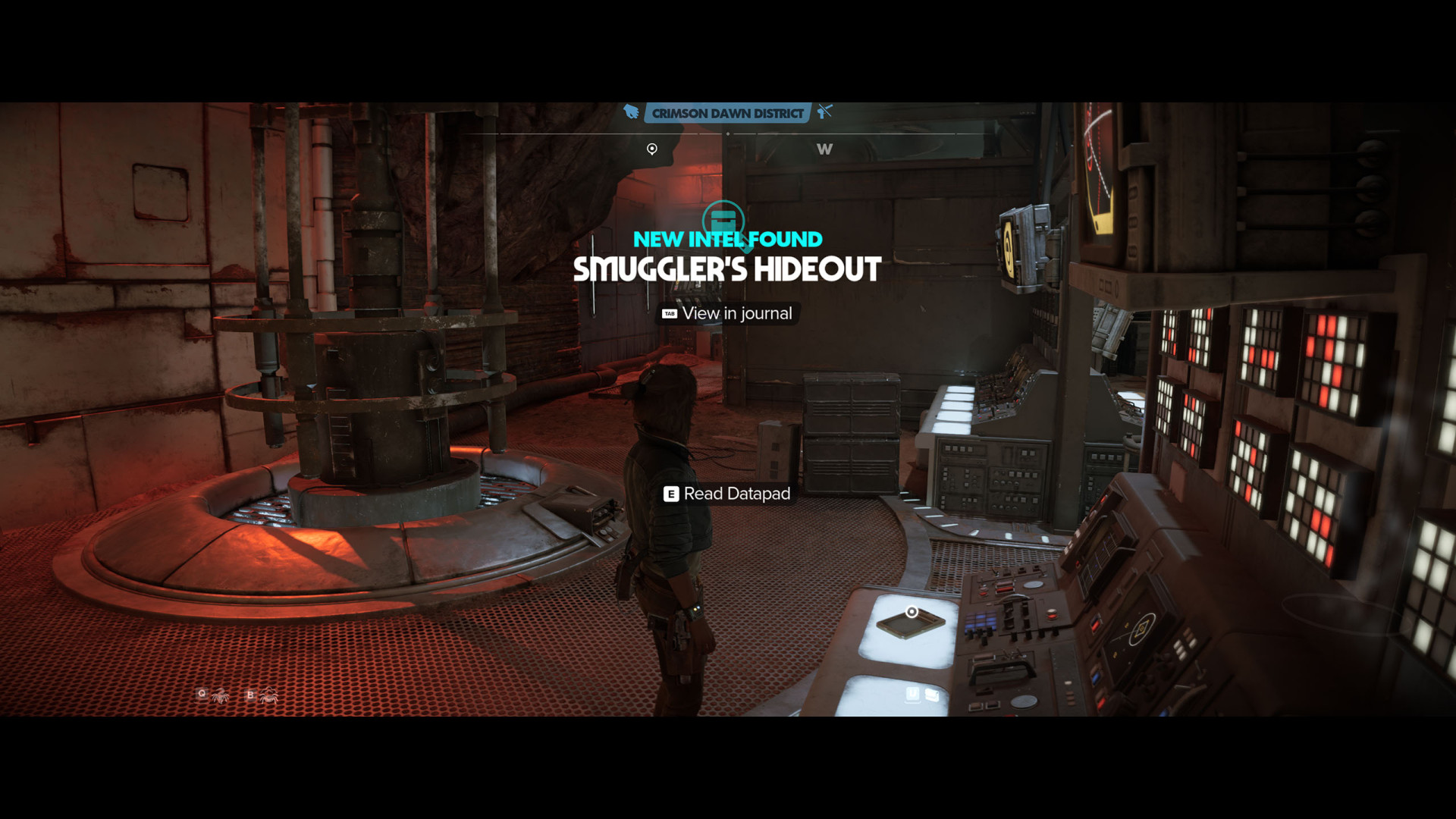
Task: Click the faded binoculars icon near screen bottom
Action: (x=932, y=695)
